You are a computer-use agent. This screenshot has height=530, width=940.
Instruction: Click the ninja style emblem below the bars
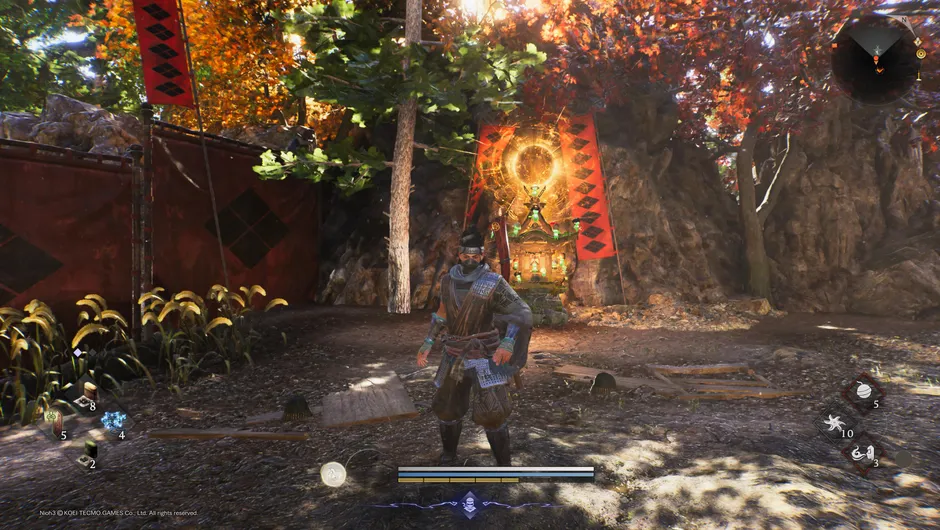(x=470, y=504)
